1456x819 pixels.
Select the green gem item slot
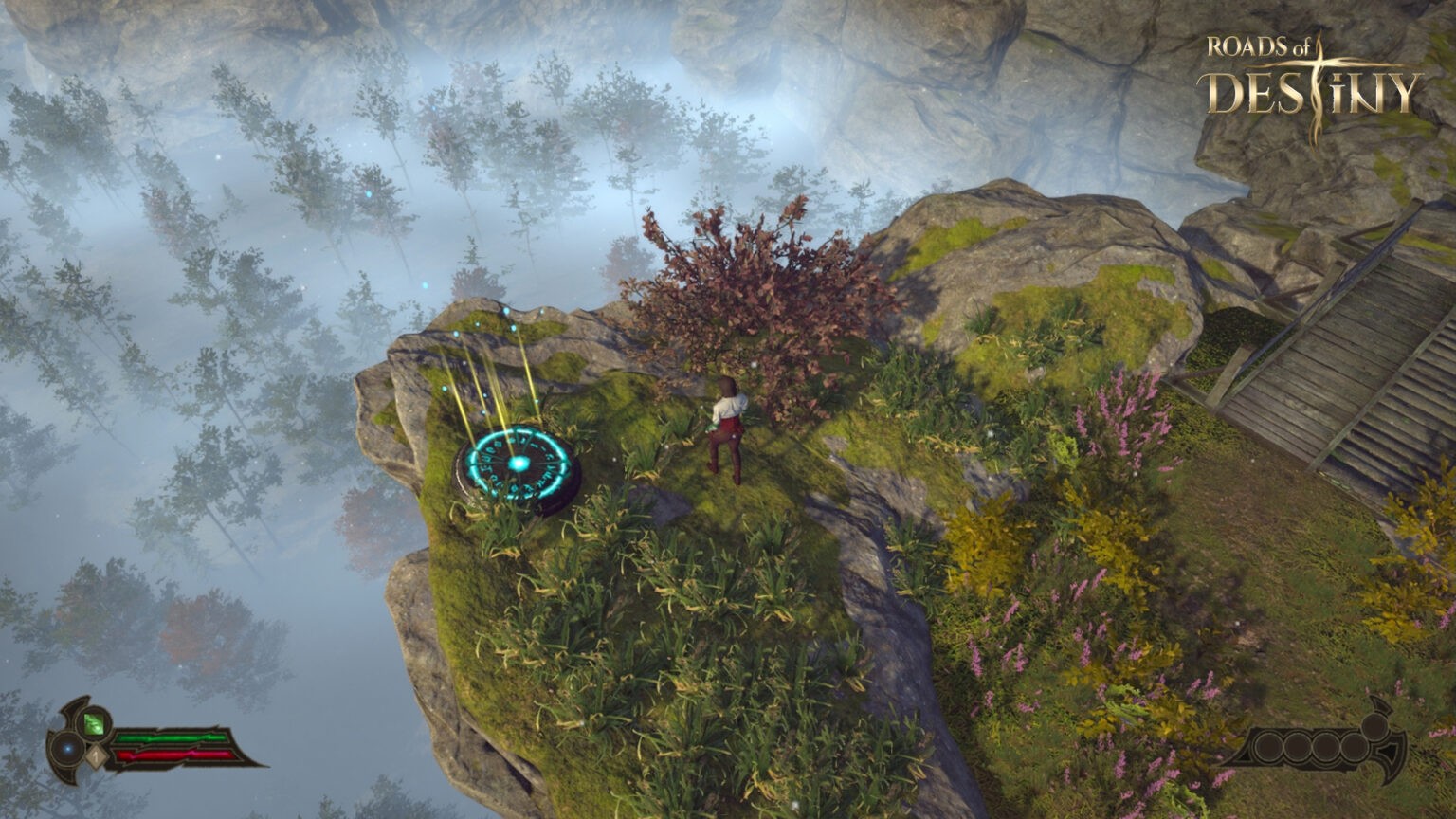point(93,724)
